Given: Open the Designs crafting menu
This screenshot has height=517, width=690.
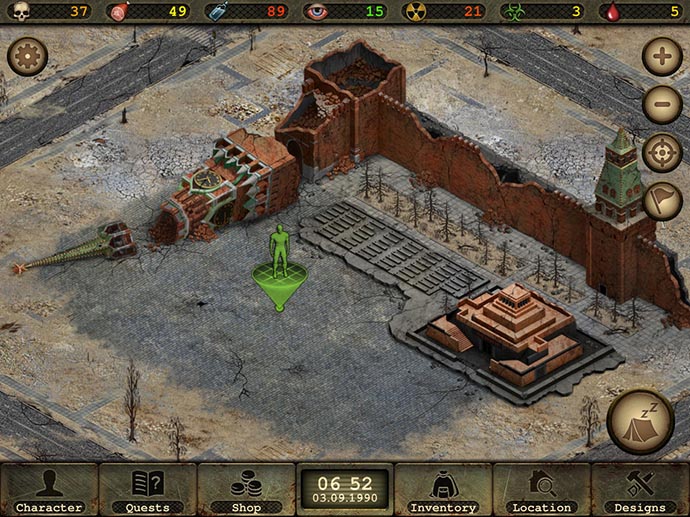Looking at the screenshot, I should (640, 490).
